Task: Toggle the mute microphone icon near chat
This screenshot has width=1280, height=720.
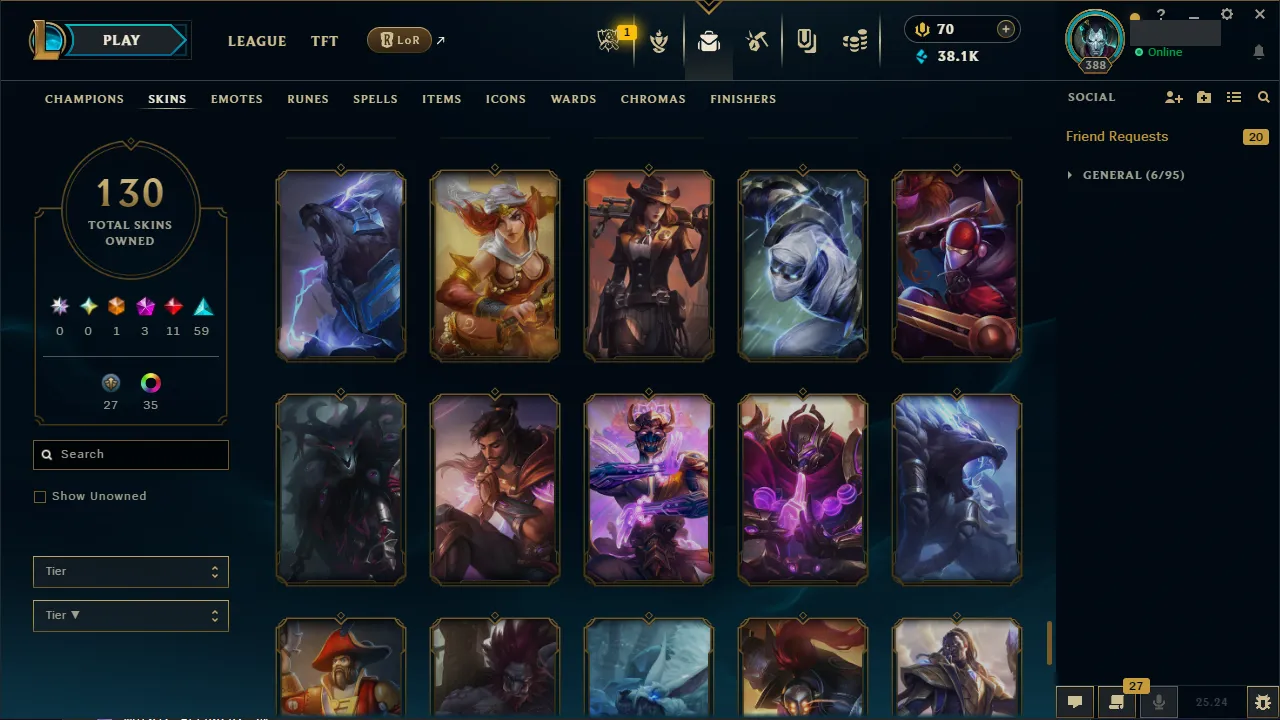Action: tap(1158, 701)
